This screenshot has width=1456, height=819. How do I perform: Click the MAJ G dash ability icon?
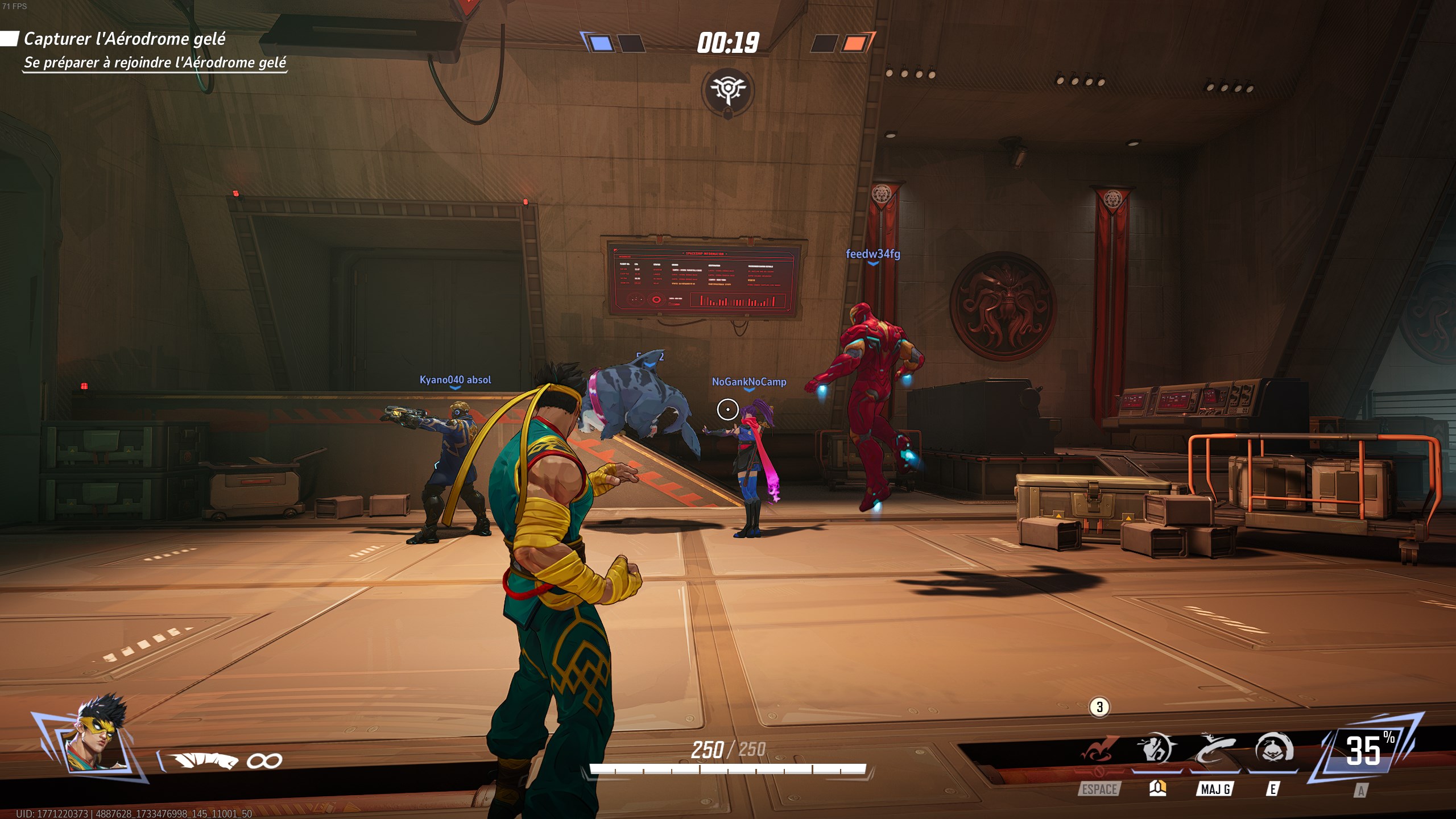click(x=1216, y=746)
